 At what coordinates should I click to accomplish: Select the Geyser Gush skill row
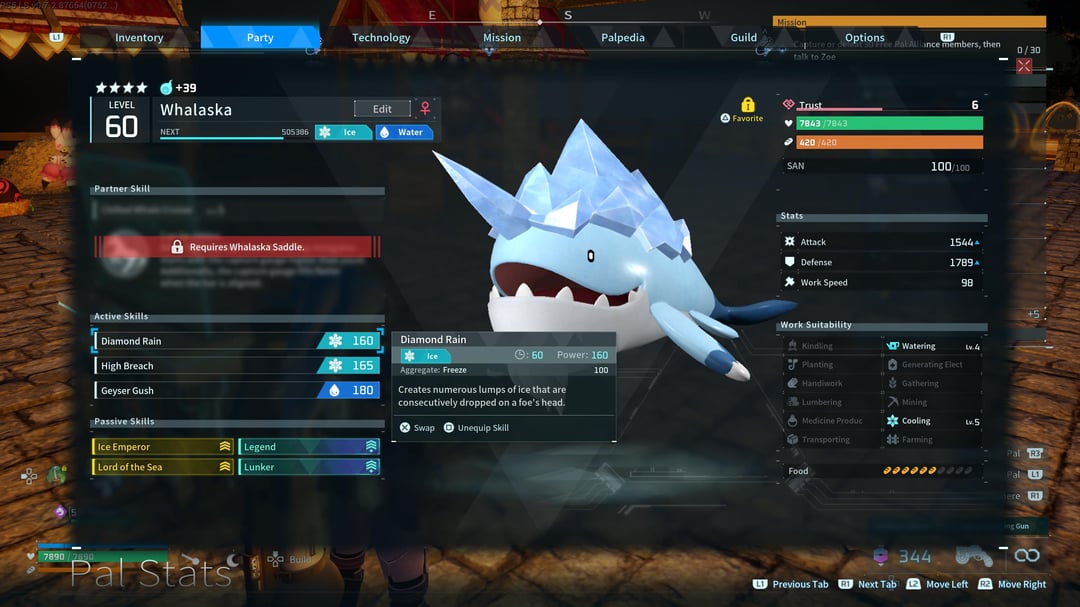click(237, 391)
